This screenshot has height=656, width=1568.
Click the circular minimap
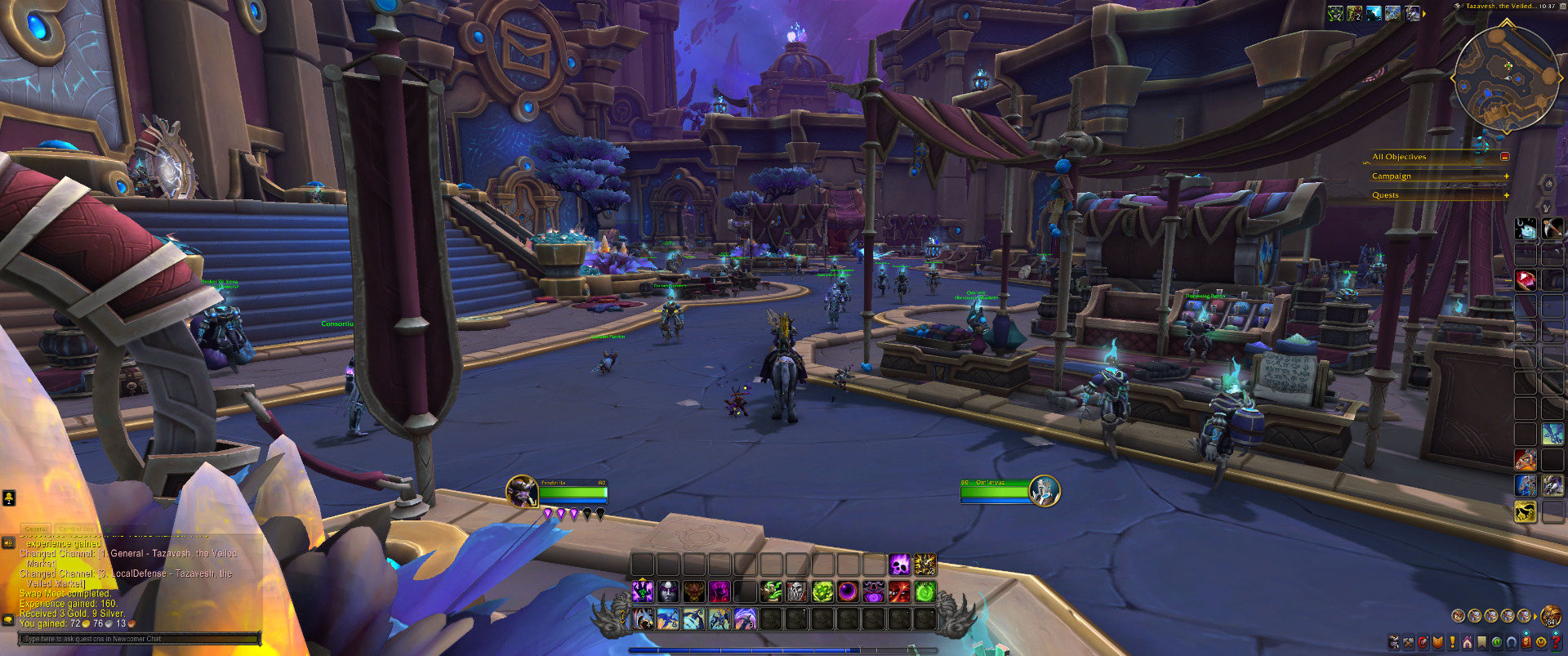pos(1505,78)
